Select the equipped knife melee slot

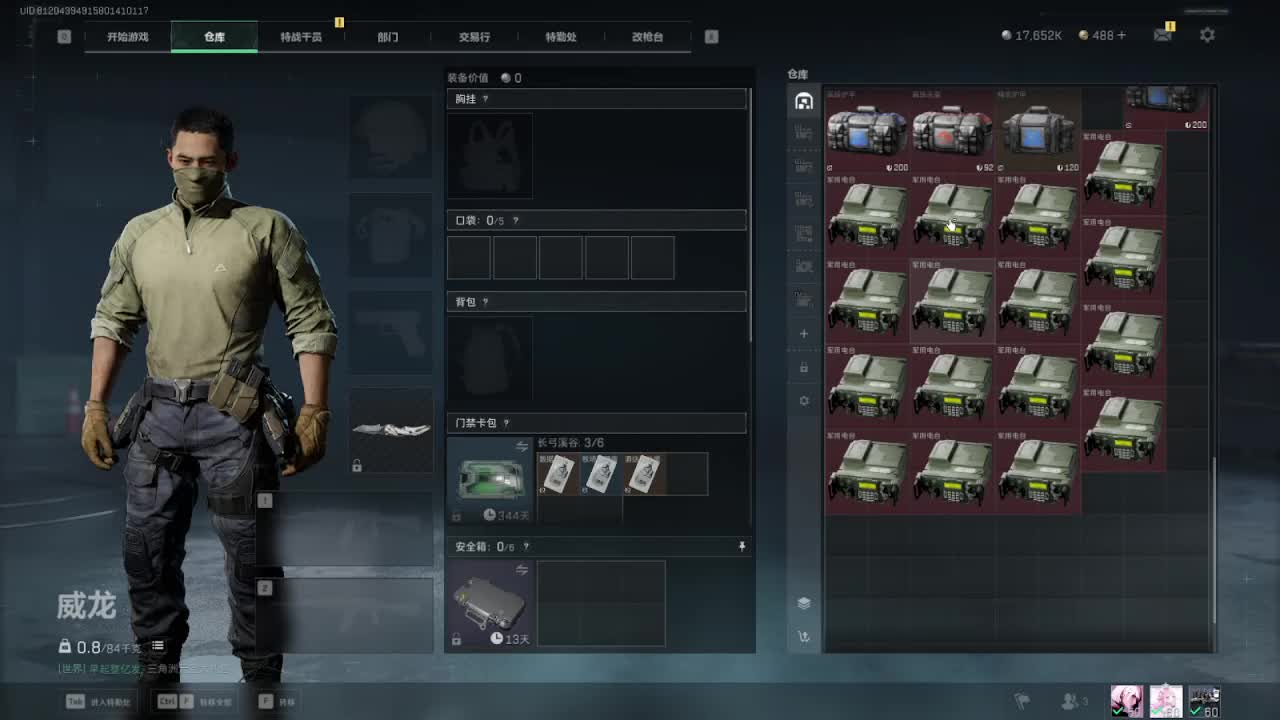coord(391,430)
